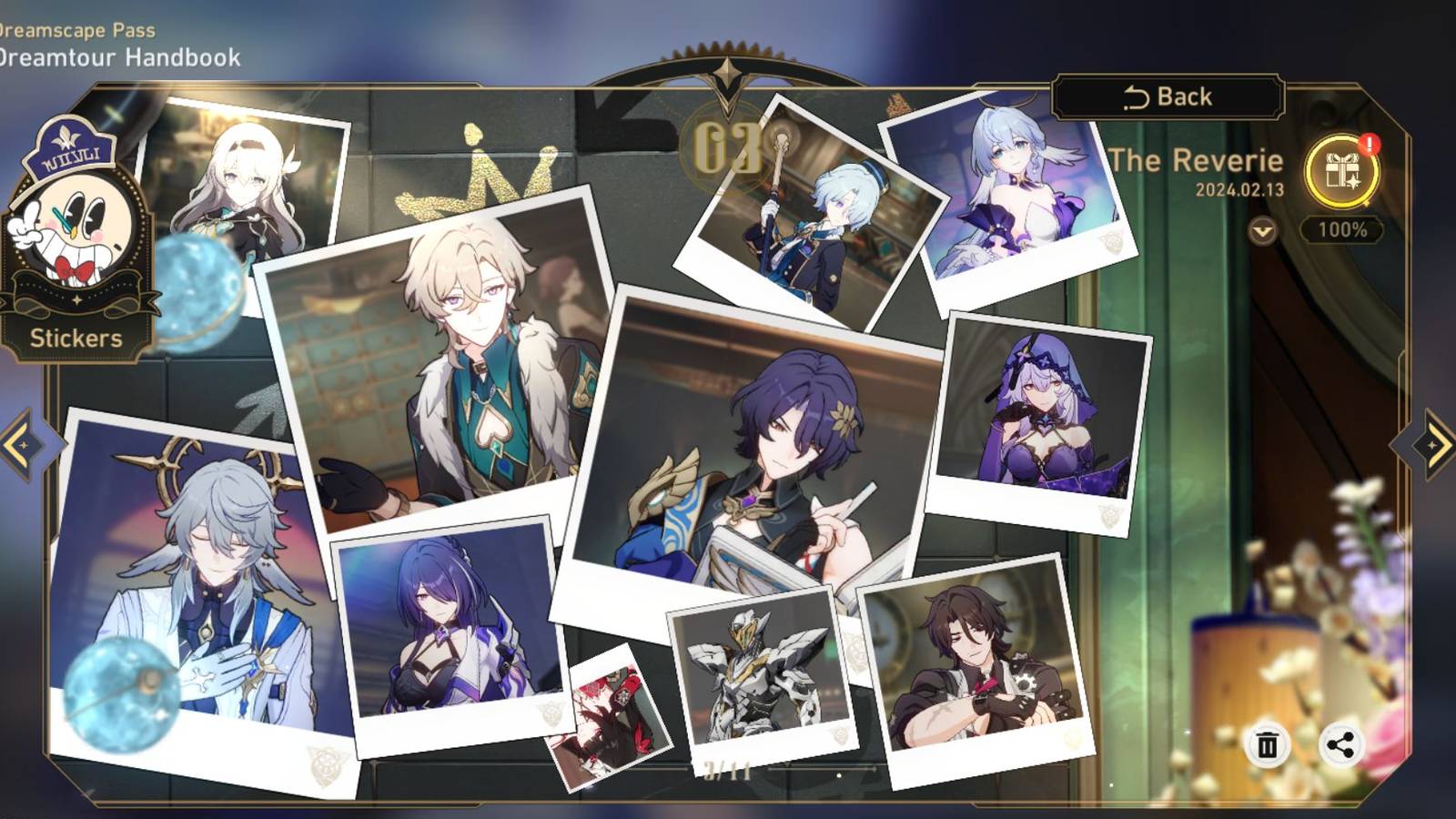The width and height of the screenshot is (1456, 819).
Task: Select the return arrow inside the Back button
Action: pos(1137,96)
